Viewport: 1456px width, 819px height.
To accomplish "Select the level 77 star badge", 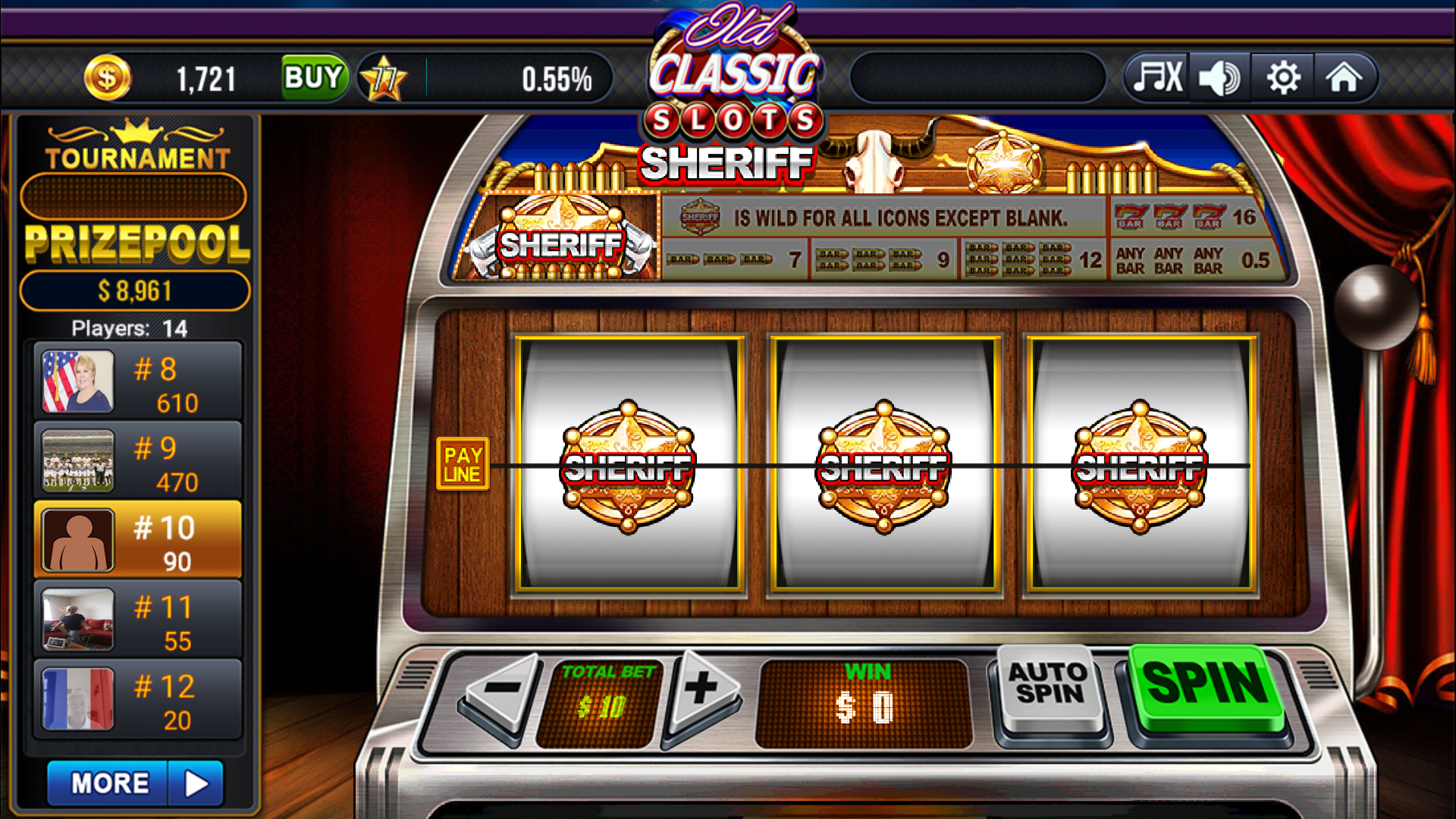I will tap(383, 76).
